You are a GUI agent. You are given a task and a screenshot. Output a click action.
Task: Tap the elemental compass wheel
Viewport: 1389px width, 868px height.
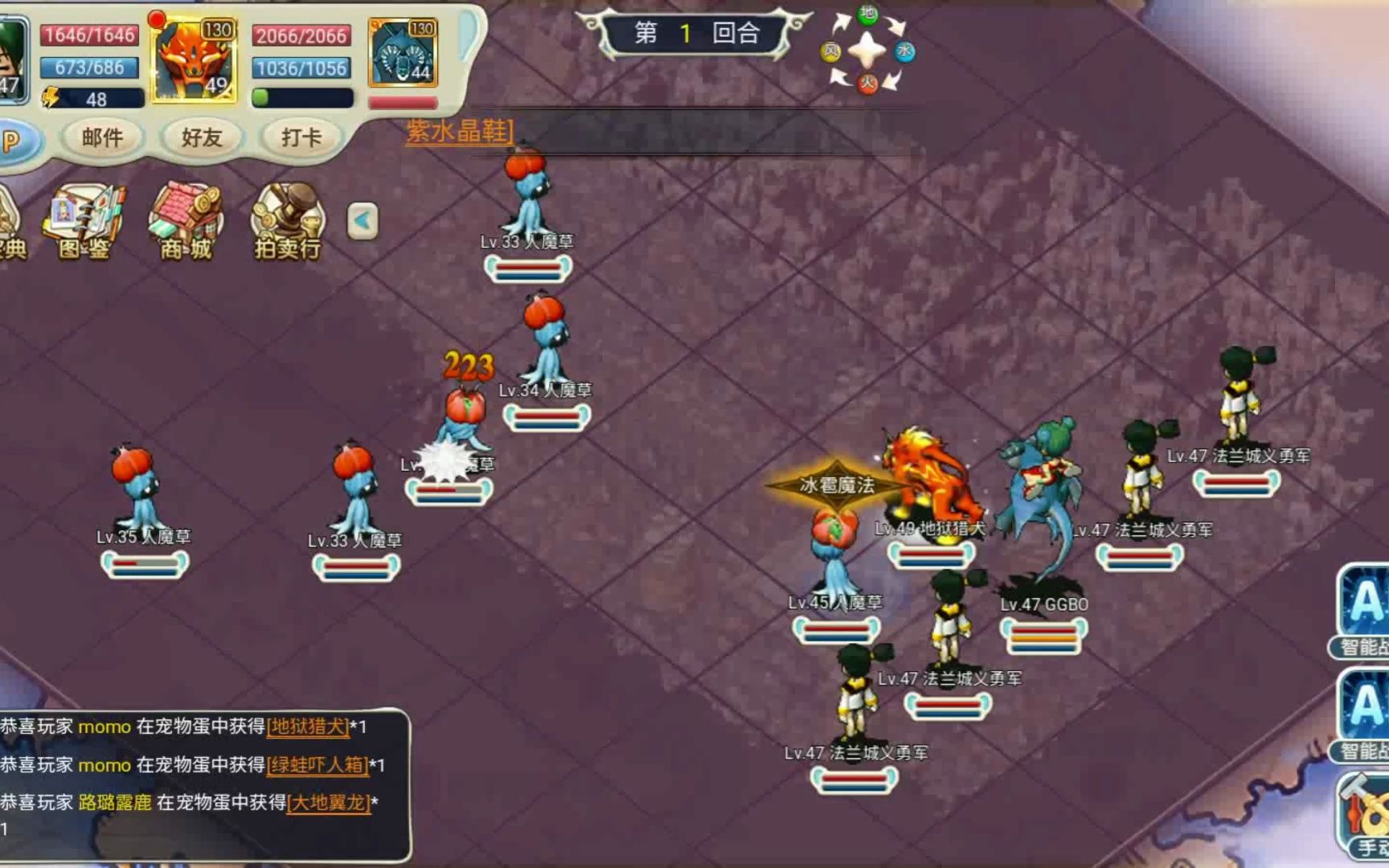tap(867, 51)
